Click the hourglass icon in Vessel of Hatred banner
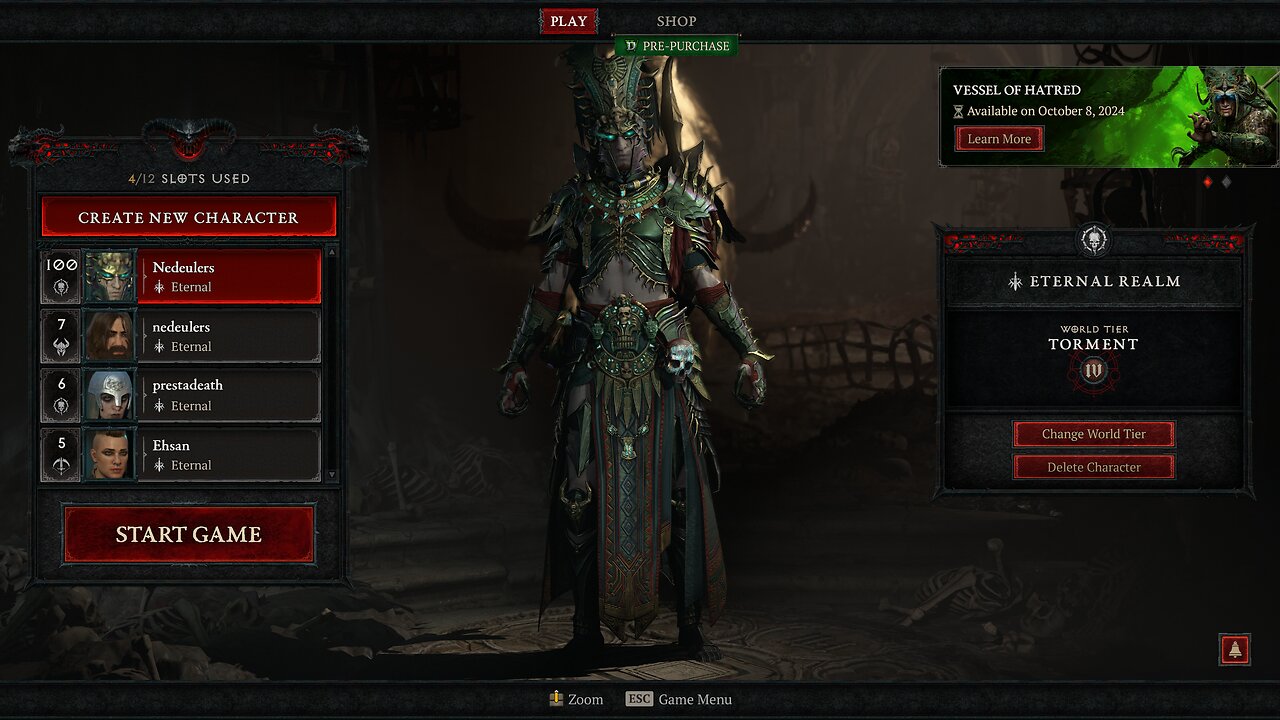This screenshot has height=720, width=1280. [958, 111]
